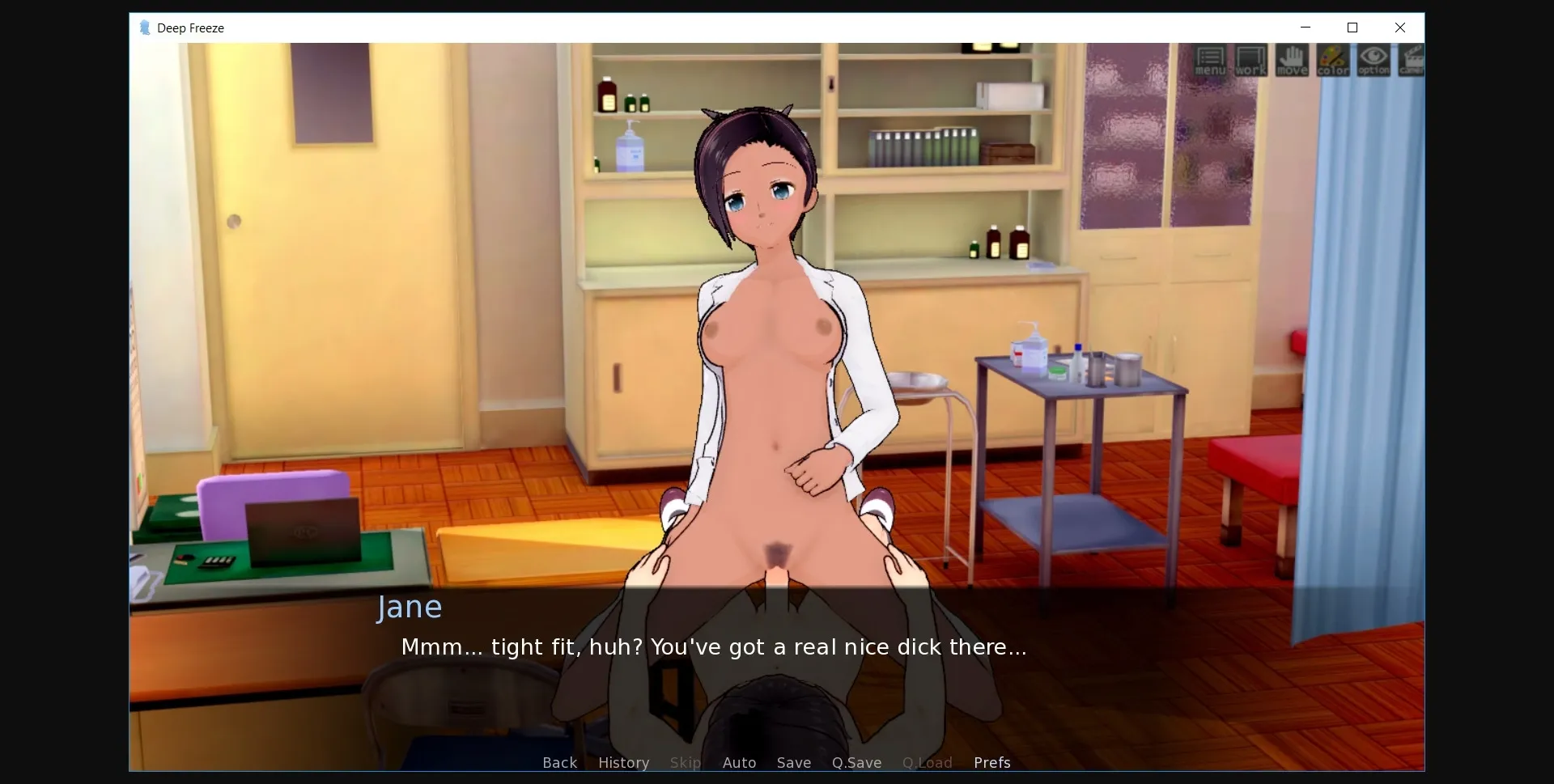Image resolution: width=1554 pixels, height=784 pixels.
Task: Click Back to rewind the dialogue
Action: pos(558,762)
